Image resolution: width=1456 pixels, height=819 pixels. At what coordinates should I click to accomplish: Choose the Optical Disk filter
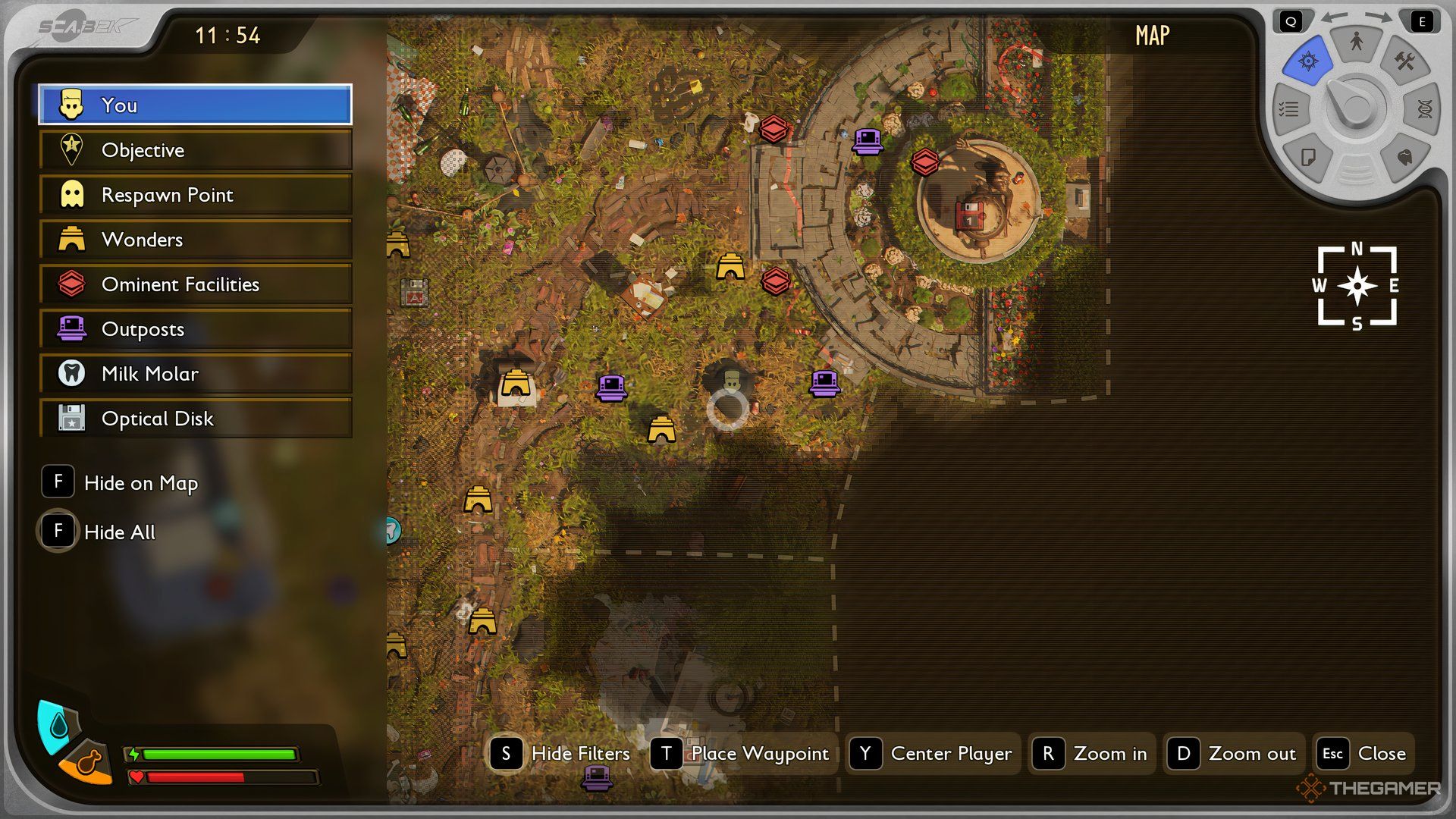(x=196, y=419)
